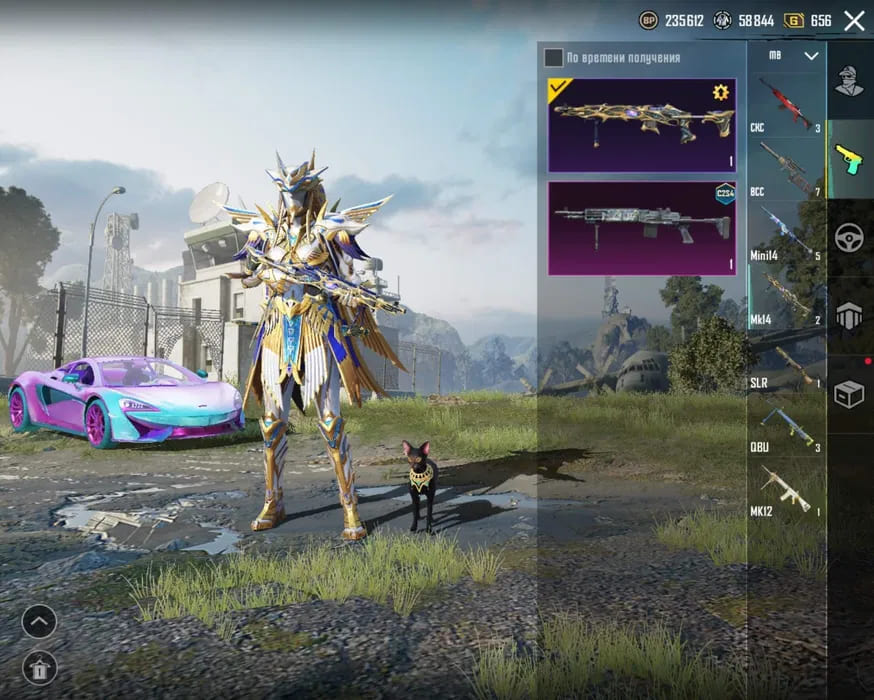Screen dimensions: 874x700
Task: Select the СКС weapon category
Action: pyautogui.click(x=786, y=105)
